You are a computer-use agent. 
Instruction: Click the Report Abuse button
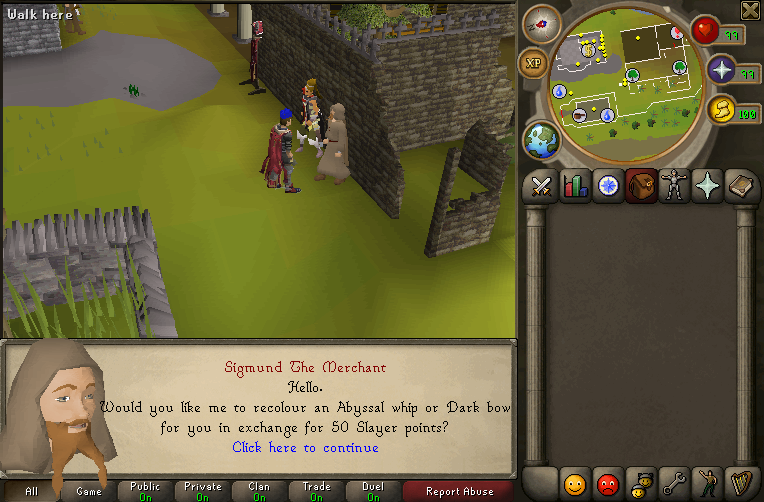click(459, 491)
